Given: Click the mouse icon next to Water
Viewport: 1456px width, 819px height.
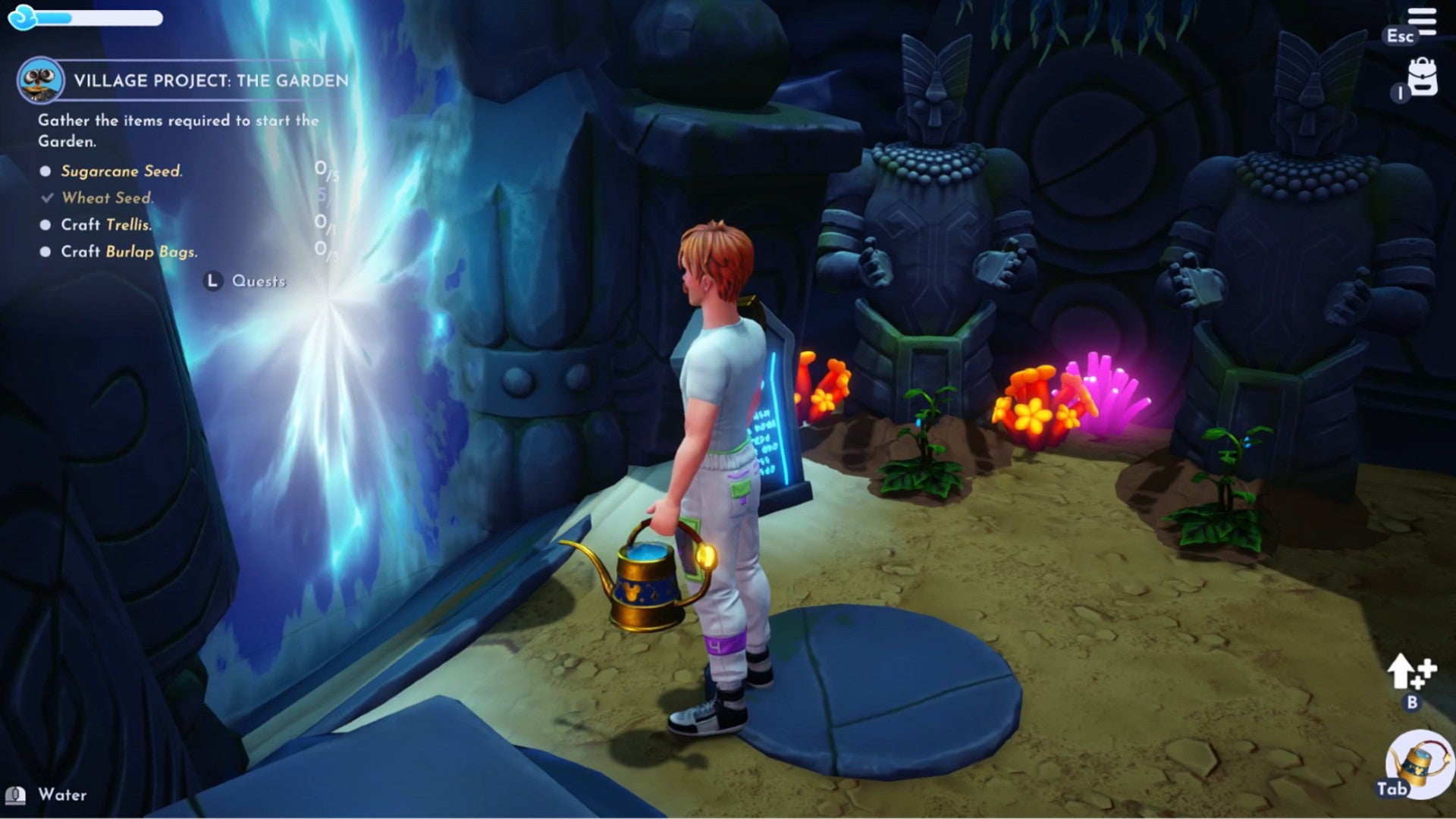Looking at the screenshot, I should coord(17,796).
